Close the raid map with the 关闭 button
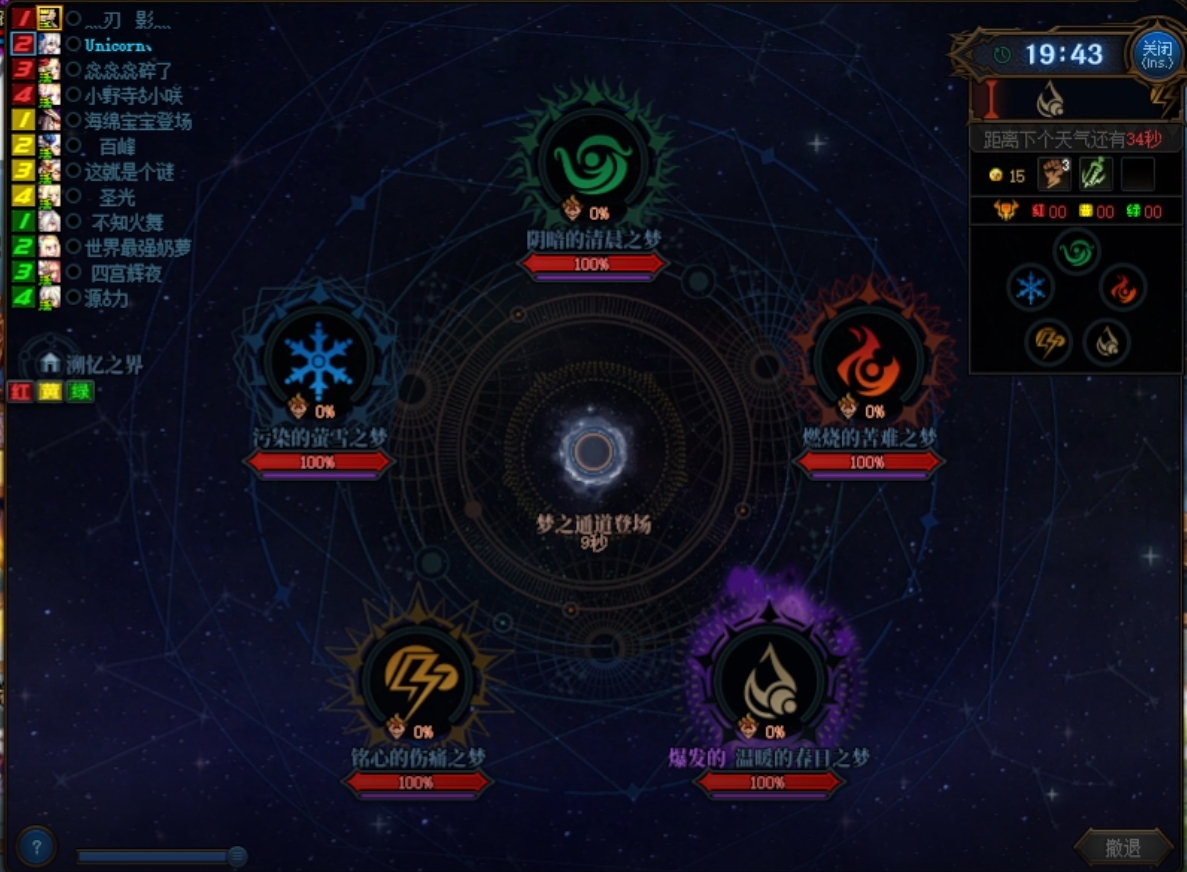Image resolution: width=1187 pixels, height=872 pixels. (1156, 53)
